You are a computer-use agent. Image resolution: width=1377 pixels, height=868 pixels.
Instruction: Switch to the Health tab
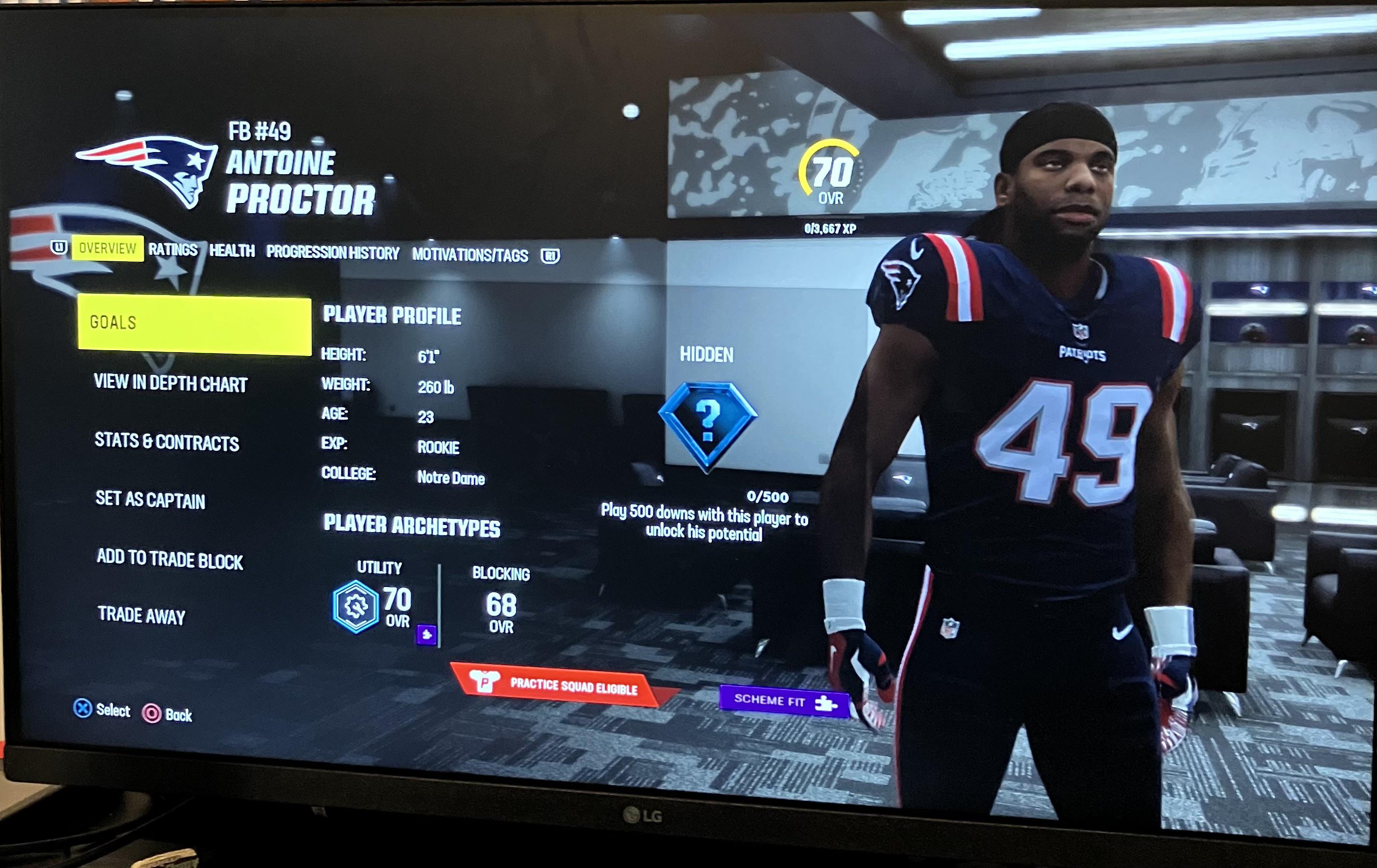point(232,251)
